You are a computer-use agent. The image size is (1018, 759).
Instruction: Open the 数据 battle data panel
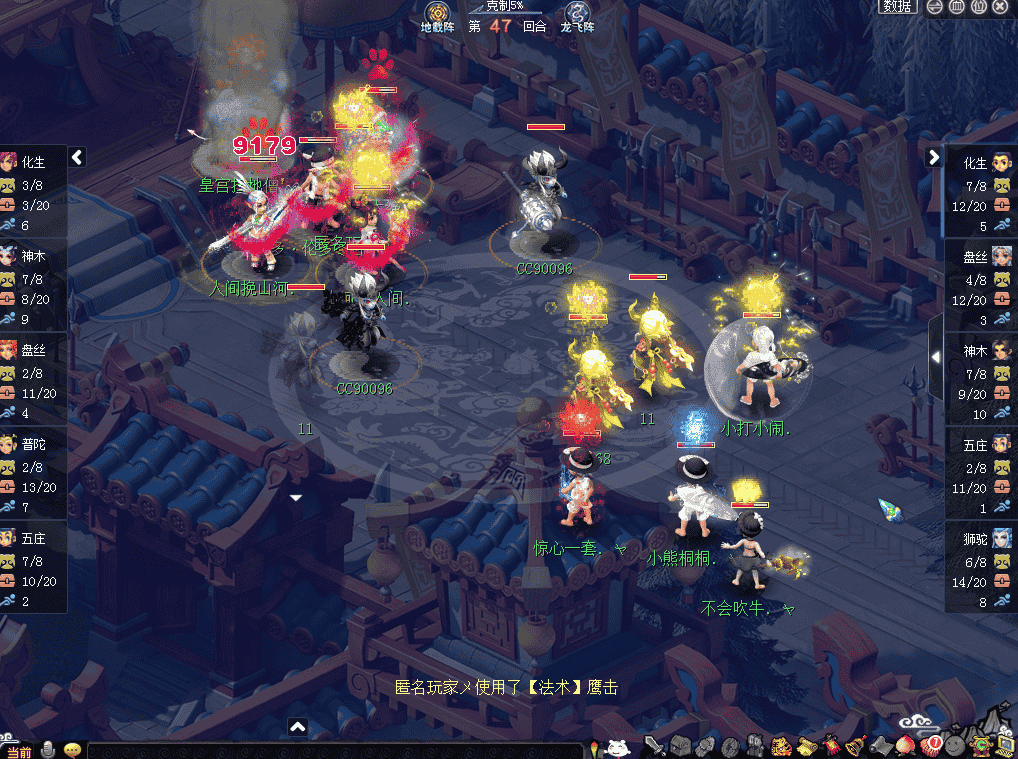click(898, 7)
